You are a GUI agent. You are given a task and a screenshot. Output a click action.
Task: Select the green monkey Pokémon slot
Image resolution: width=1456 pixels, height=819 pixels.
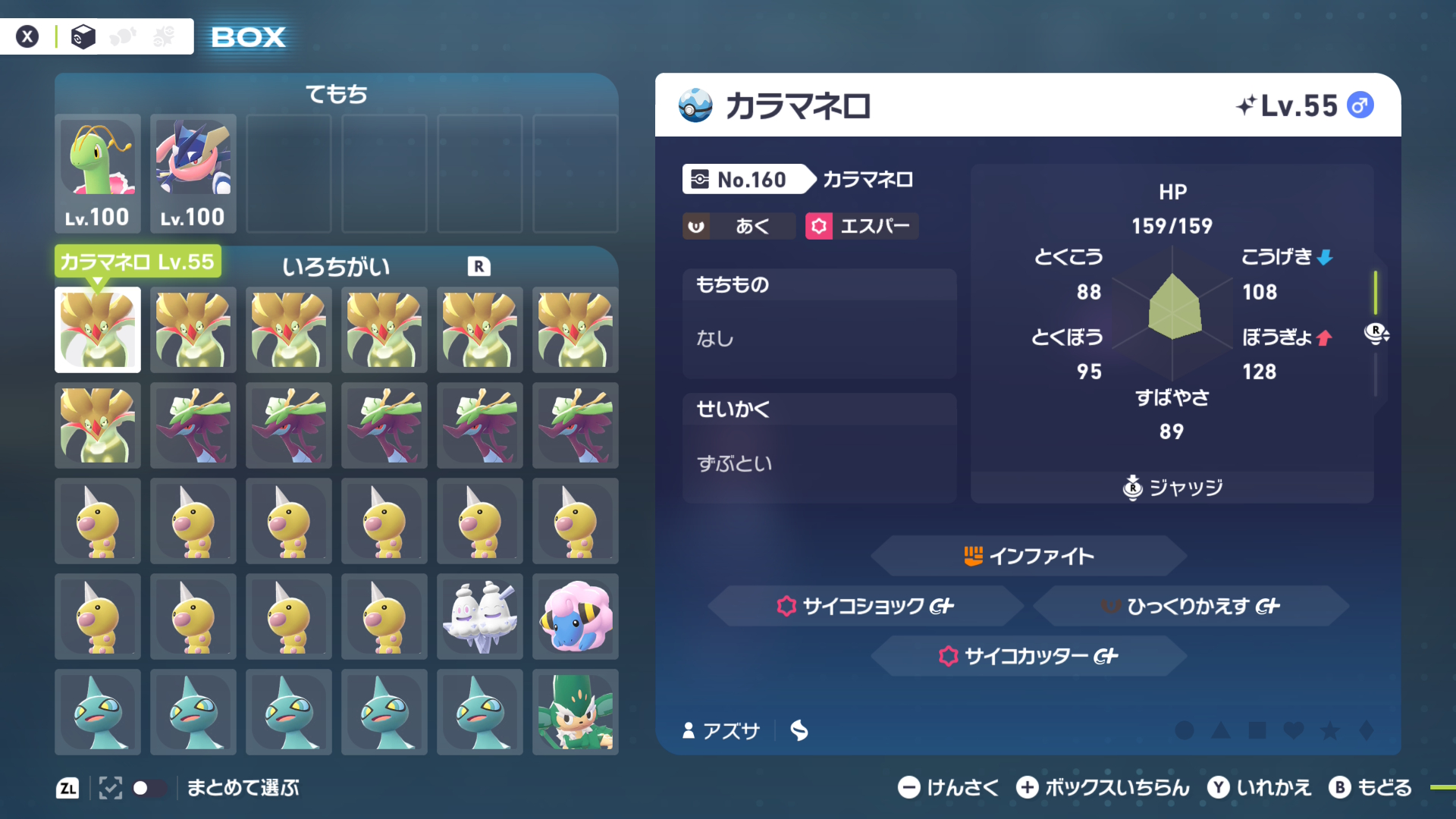point(576,712)
